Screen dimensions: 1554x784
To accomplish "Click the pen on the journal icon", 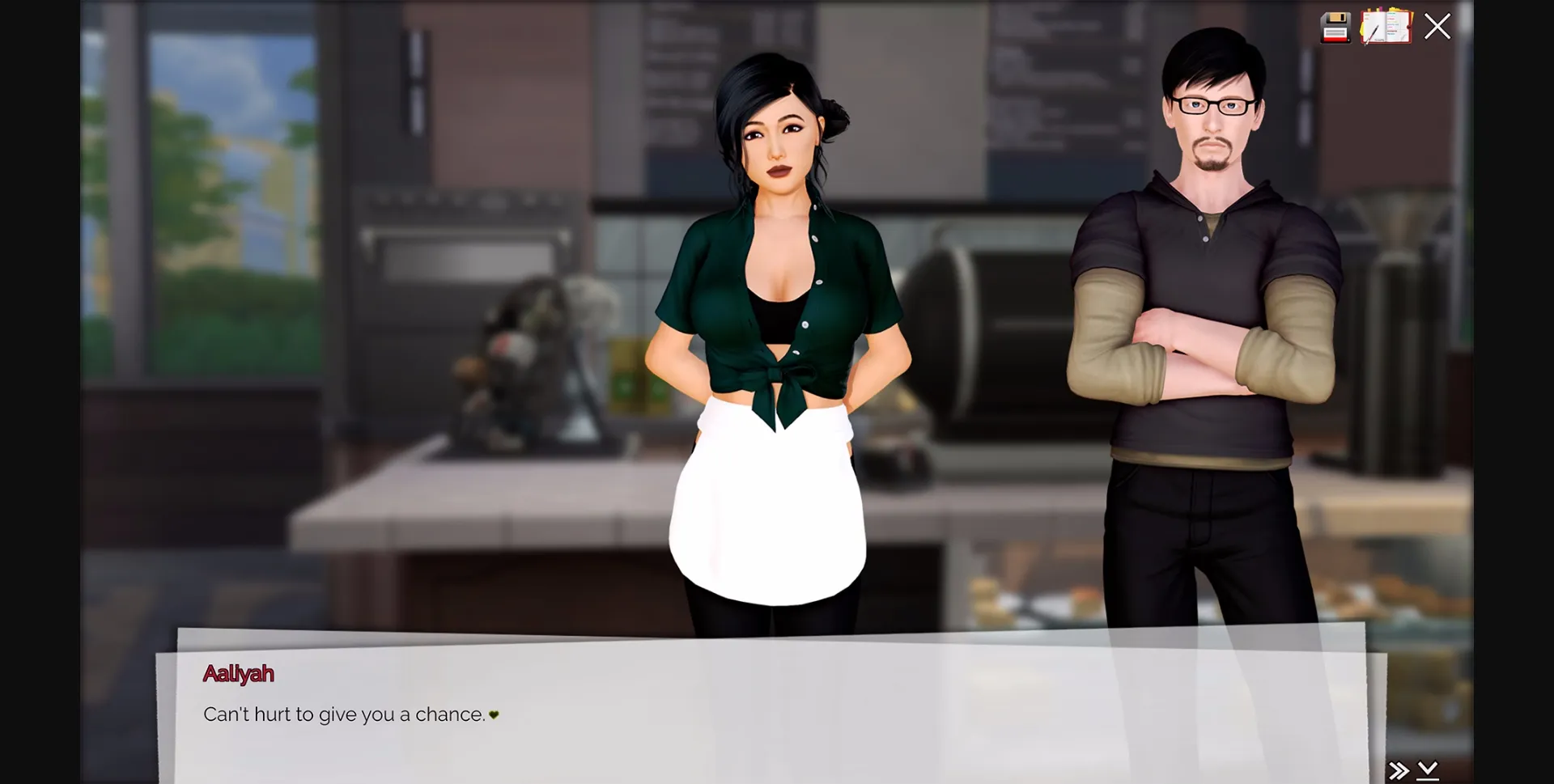I will click(1376, 32).
